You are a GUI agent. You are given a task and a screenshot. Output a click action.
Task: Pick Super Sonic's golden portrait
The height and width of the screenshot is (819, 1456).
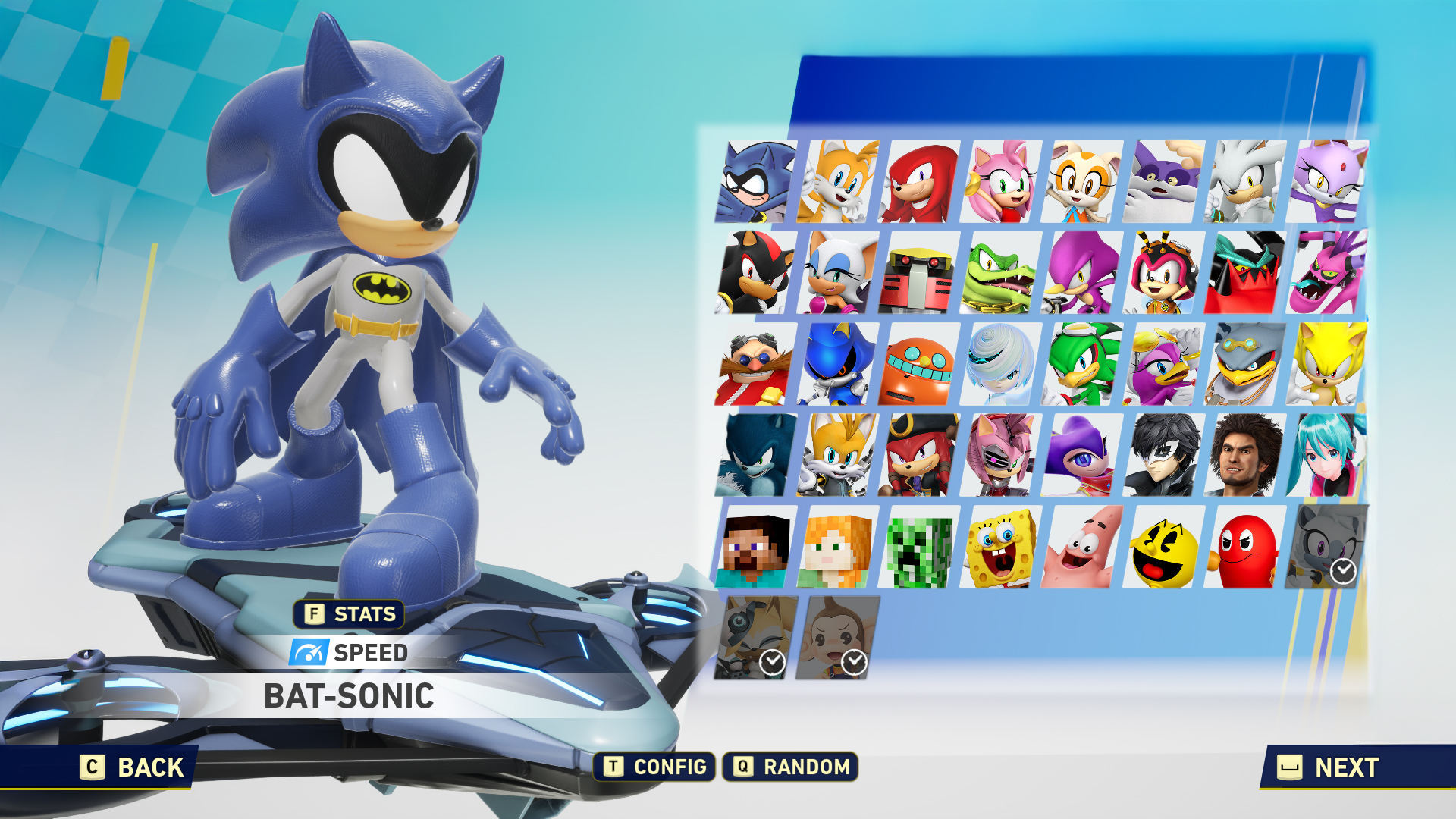[x=1327, y=365]
